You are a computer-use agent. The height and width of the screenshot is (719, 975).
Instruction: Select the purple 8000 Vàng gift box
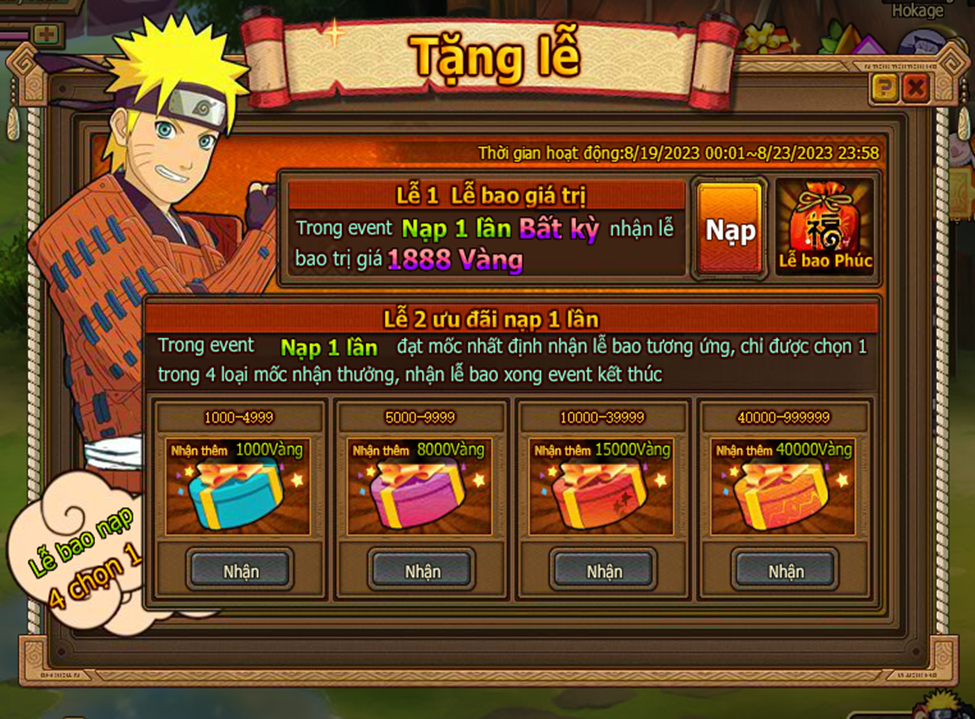[420, 496]
